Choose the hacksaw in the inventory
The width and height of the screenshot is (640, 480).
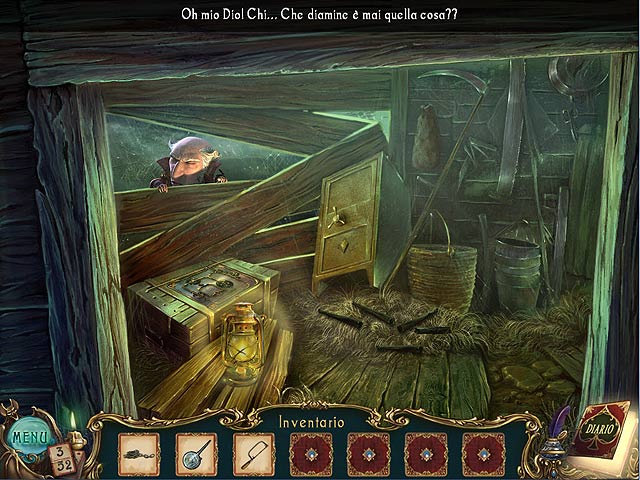click(x=254, y=452)
